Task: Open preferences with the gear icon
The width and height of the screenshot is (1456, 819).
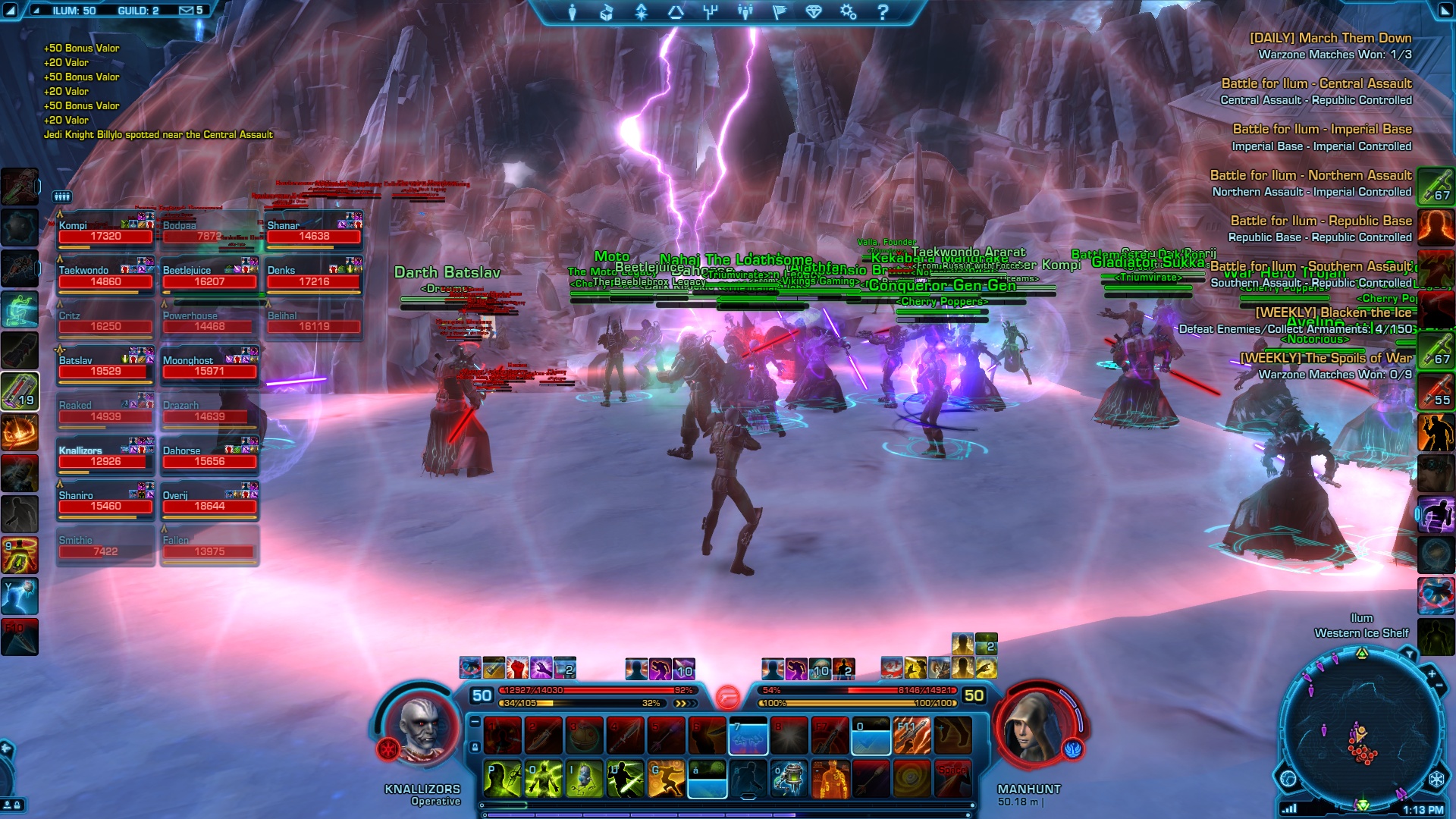Action: [848, 12]
